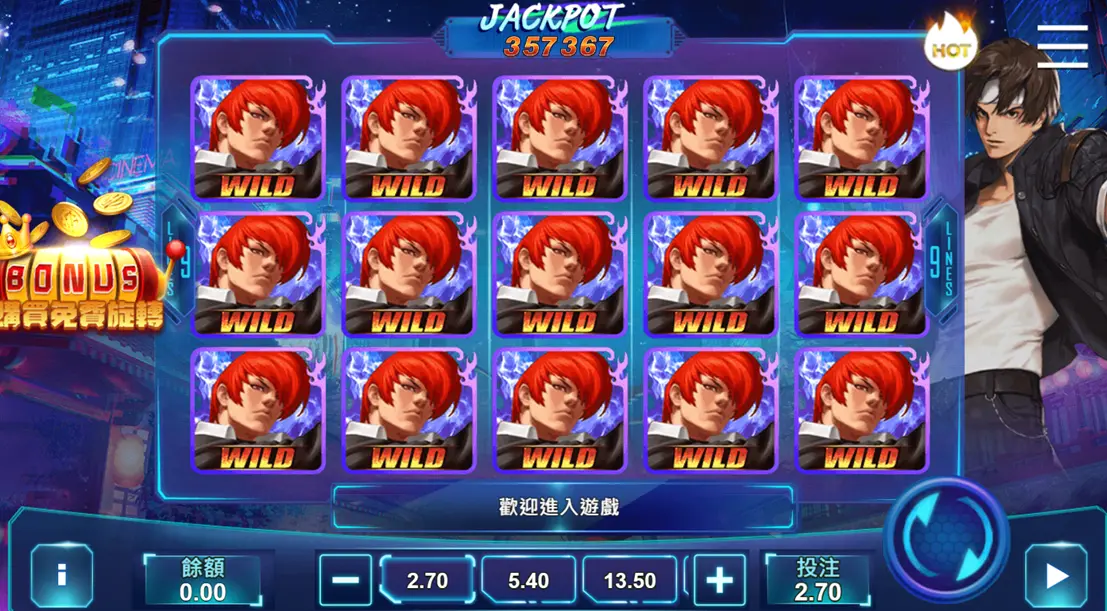Start auto-spin with the play arrow button
This screenshot has width=1107, height=611.
pos(1055,577)
